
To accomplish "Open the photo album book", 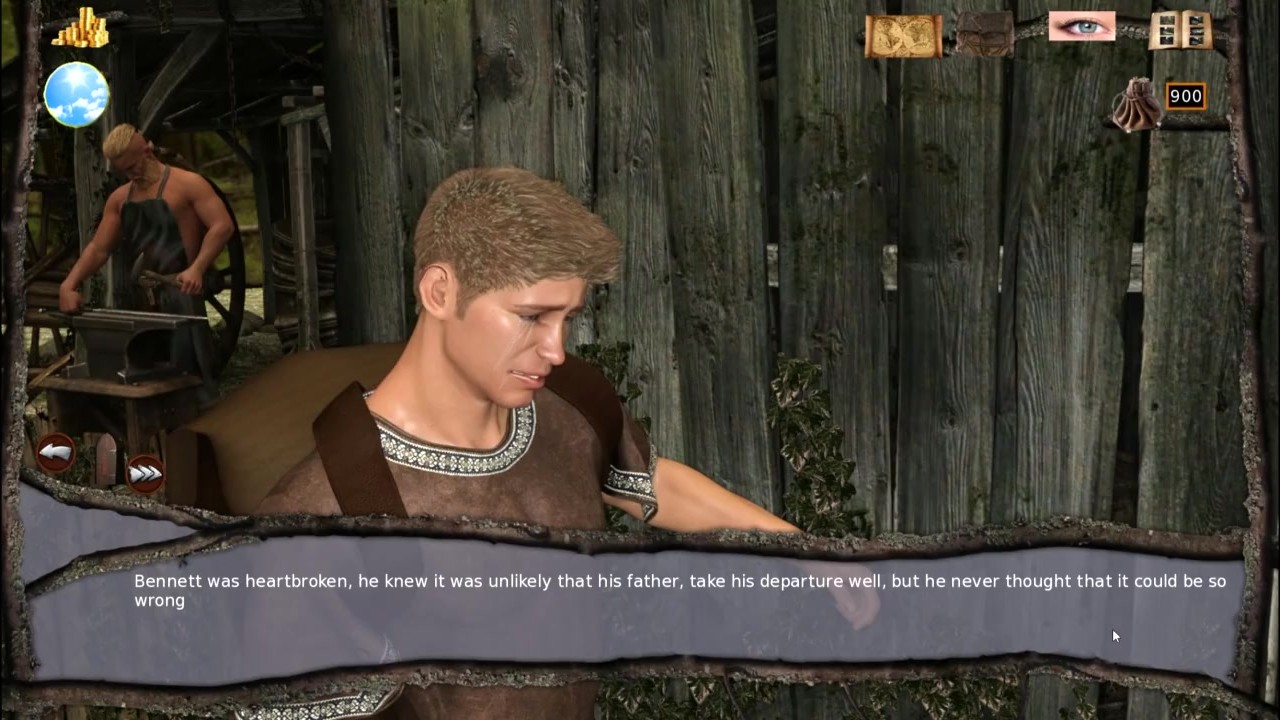I will (x=1181, y=31).
